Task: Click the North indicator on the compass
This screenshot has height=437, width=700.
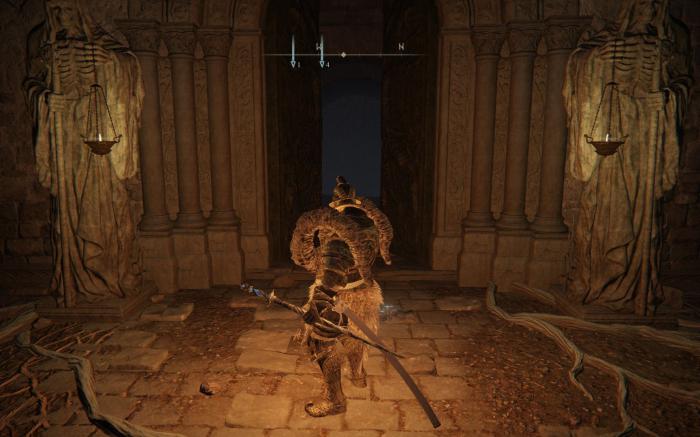Action: (x=401, y=47)
